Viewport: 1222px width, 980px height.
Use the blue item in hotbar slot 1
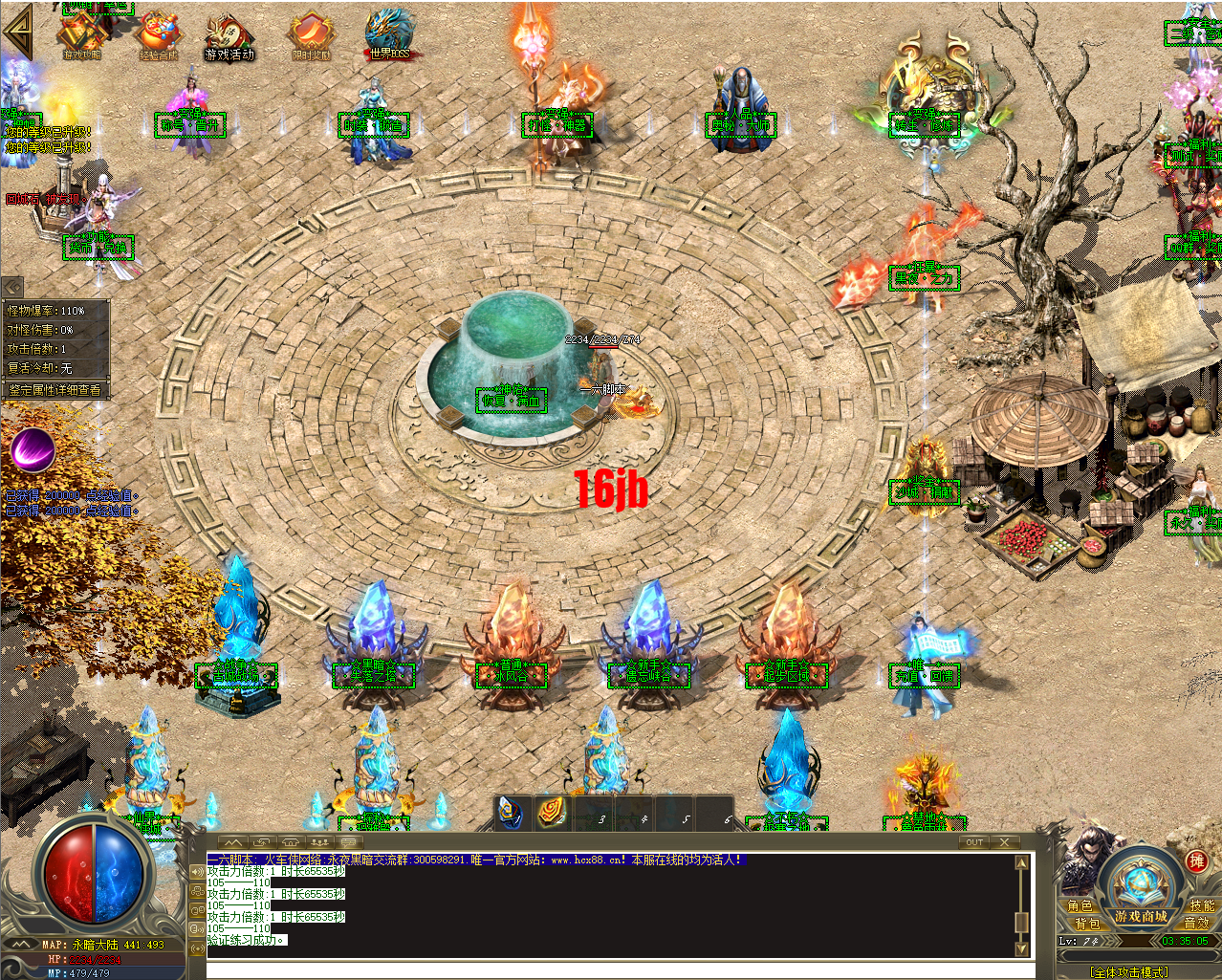[x=512, y=814]
